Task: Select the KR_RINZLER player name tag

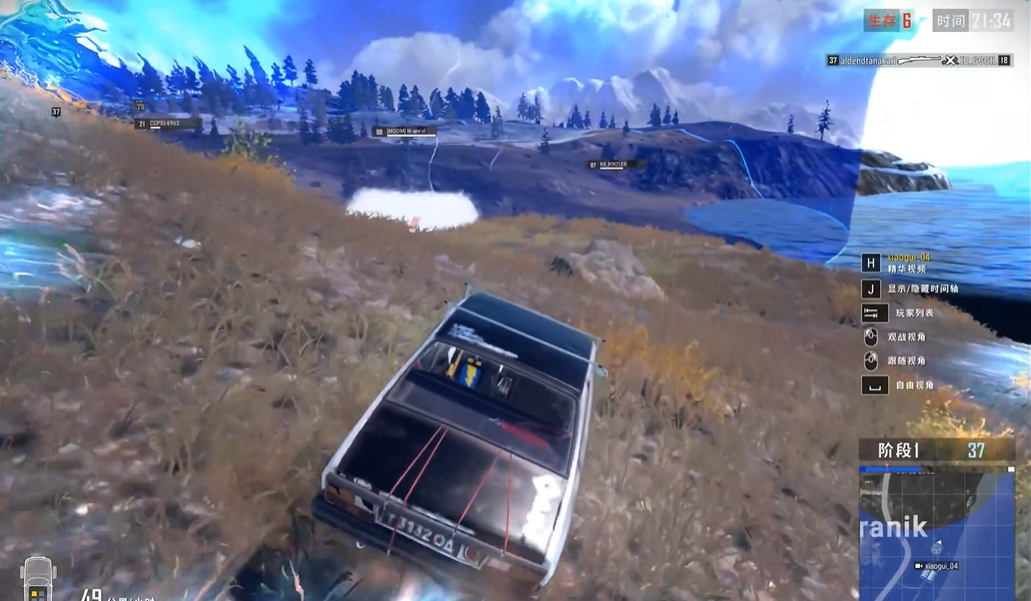Action: tap(613, 165)
